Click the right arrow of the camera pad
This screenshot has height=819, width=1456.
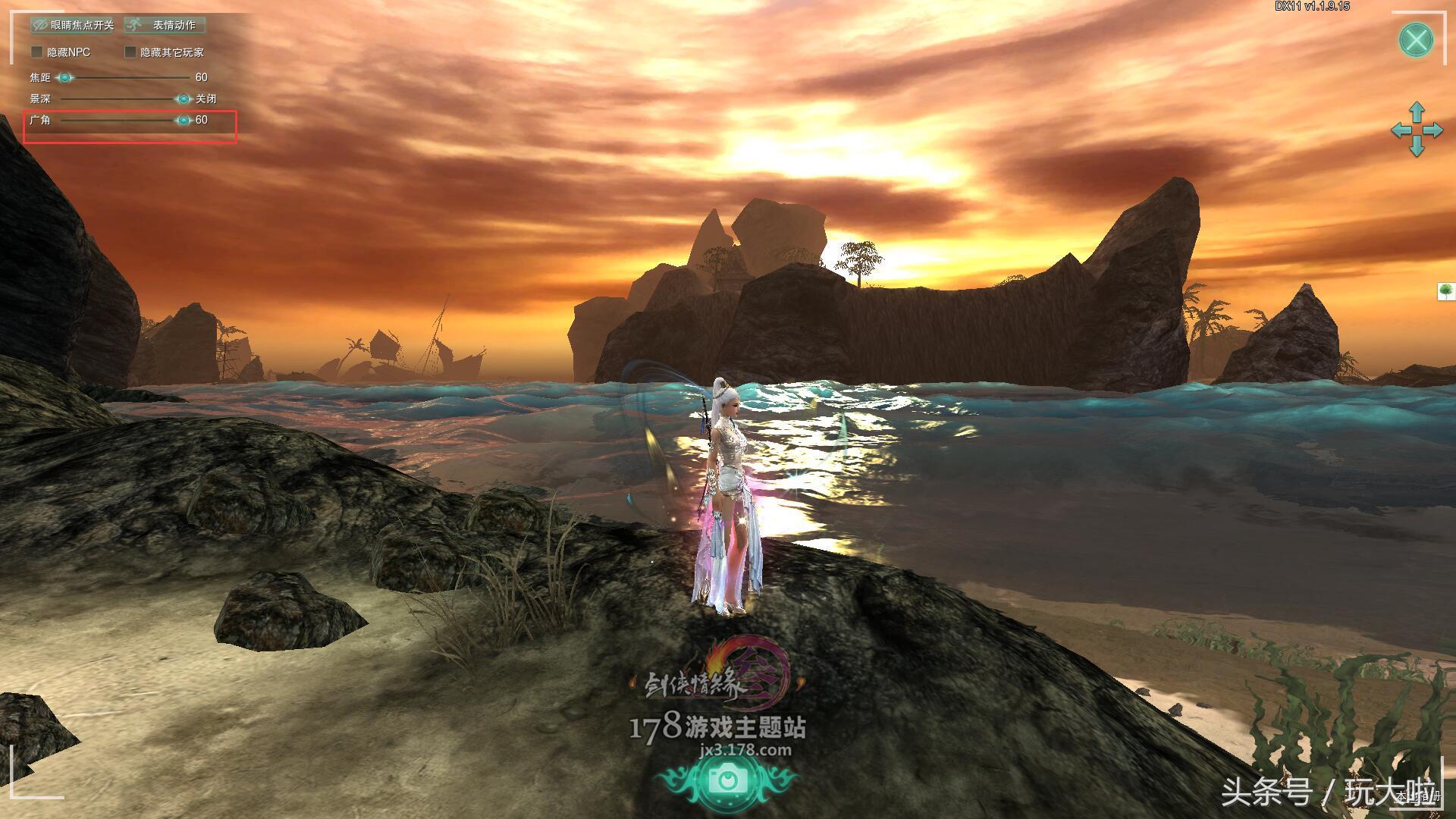tap(1434, 130)
